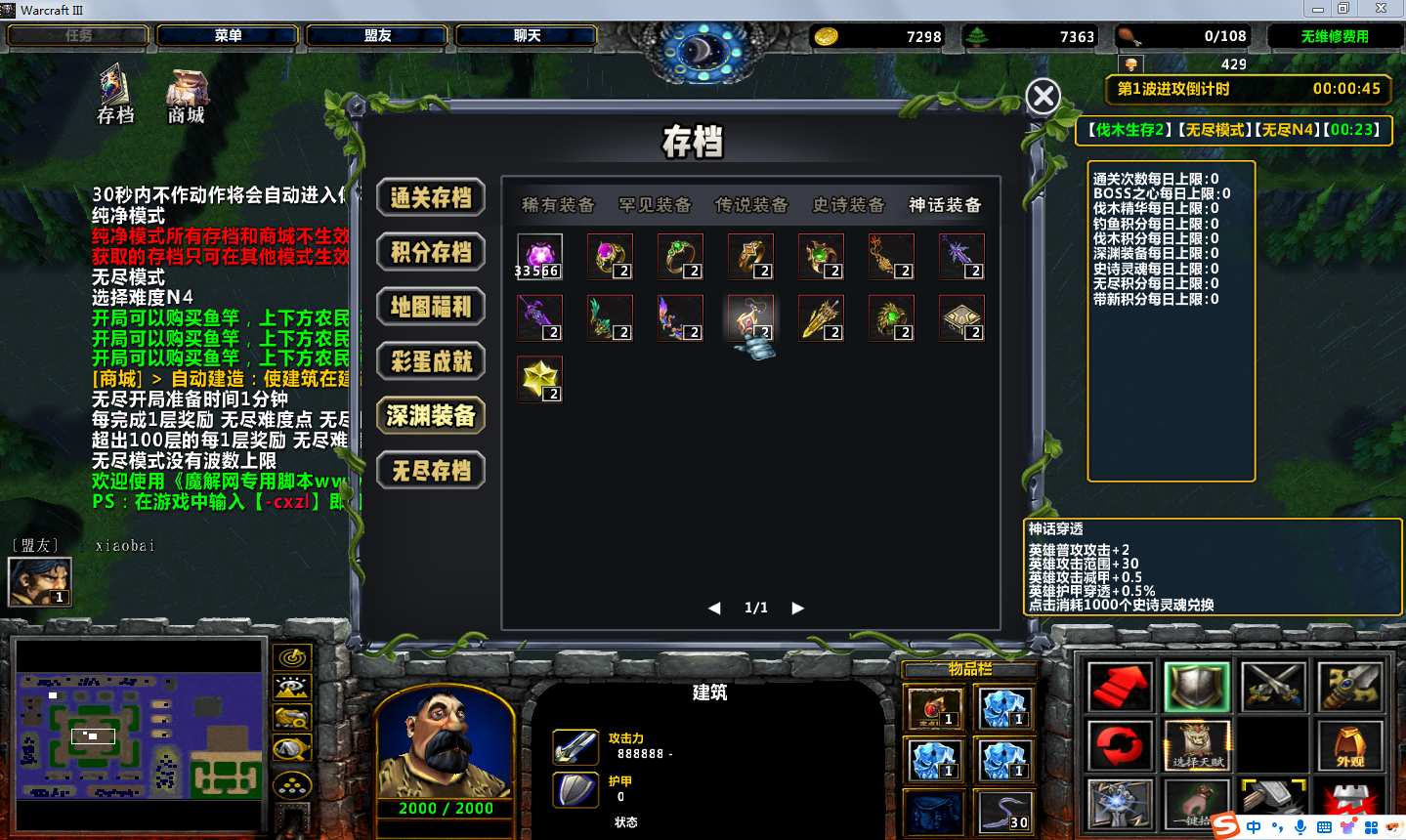Open 地图福利 rewards

[431, 308]
